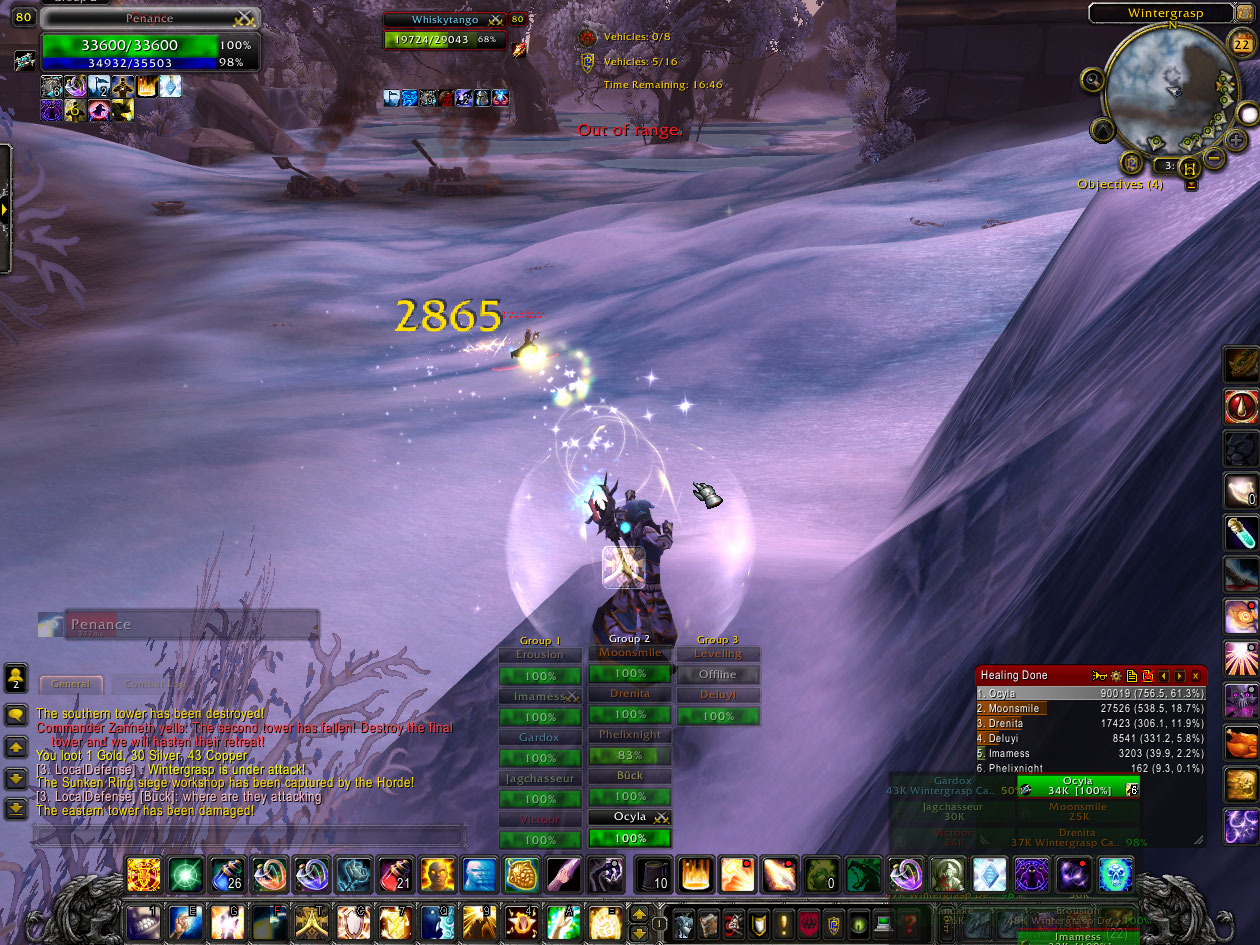Use the top hat item with count 10

point(653,875)
